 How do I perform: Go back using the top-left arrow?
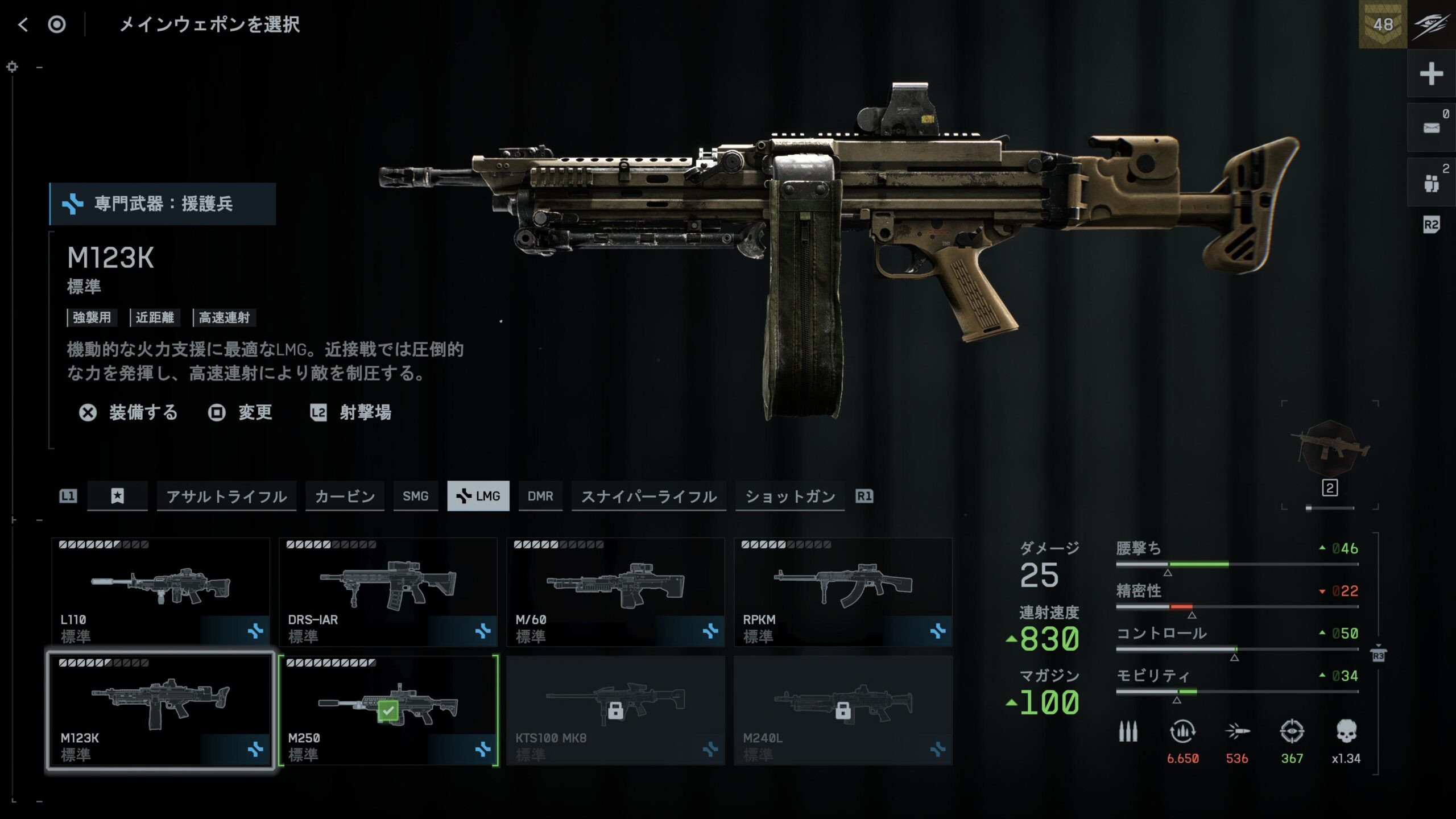pos(23,24)
